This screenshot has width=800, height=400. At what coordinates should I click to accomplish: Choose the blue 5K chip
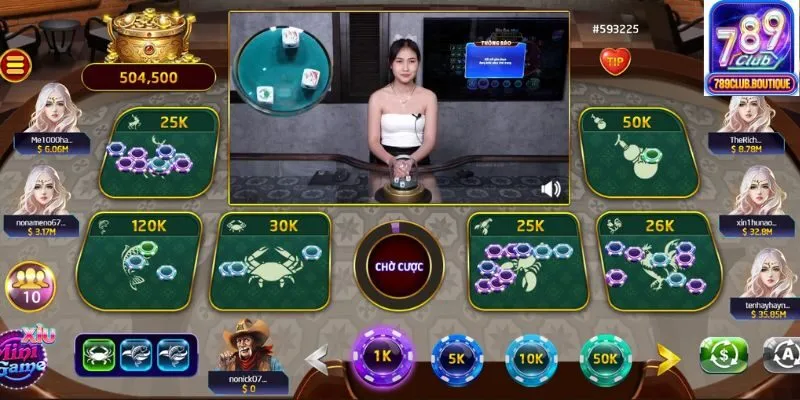[456, 358]
